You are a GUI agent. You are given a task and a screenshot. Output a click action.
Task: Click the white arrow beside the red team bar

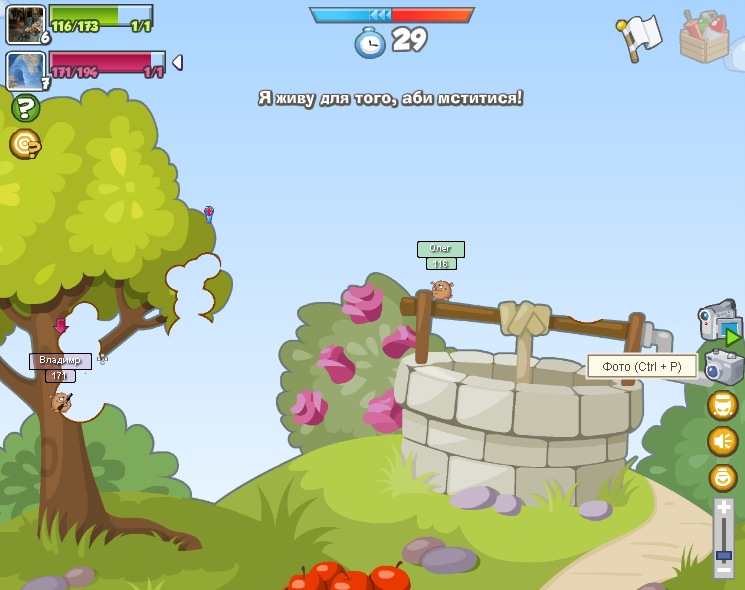(177, 63)
